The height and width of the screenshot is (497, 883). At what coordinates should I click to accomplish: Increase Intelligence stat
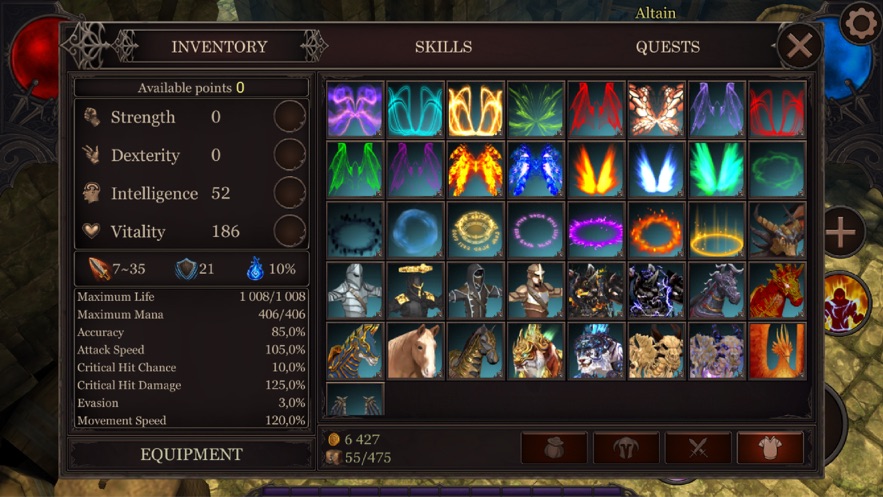coord(290,193)
